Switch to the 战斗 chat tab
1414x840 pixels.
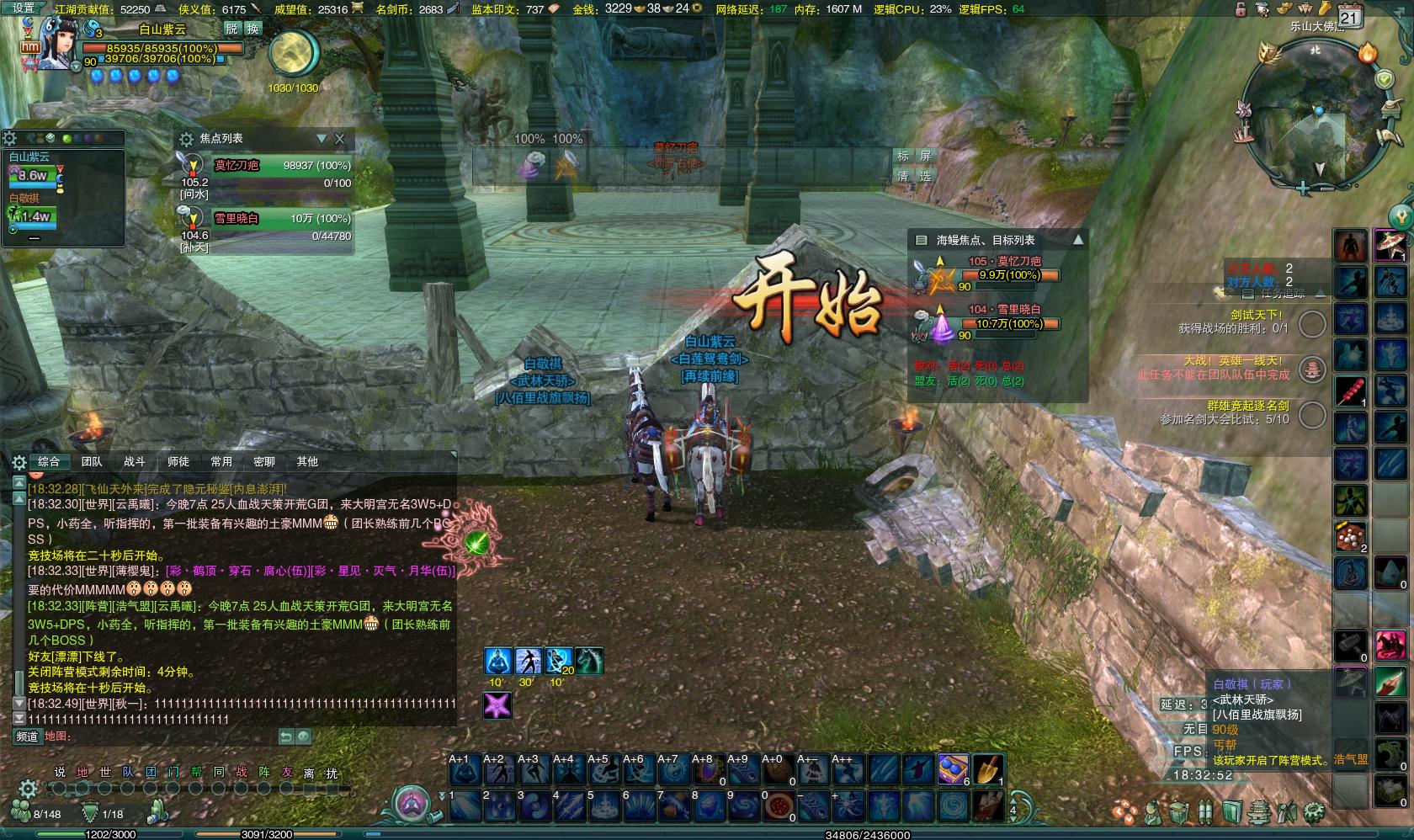[x=135, y=461]
